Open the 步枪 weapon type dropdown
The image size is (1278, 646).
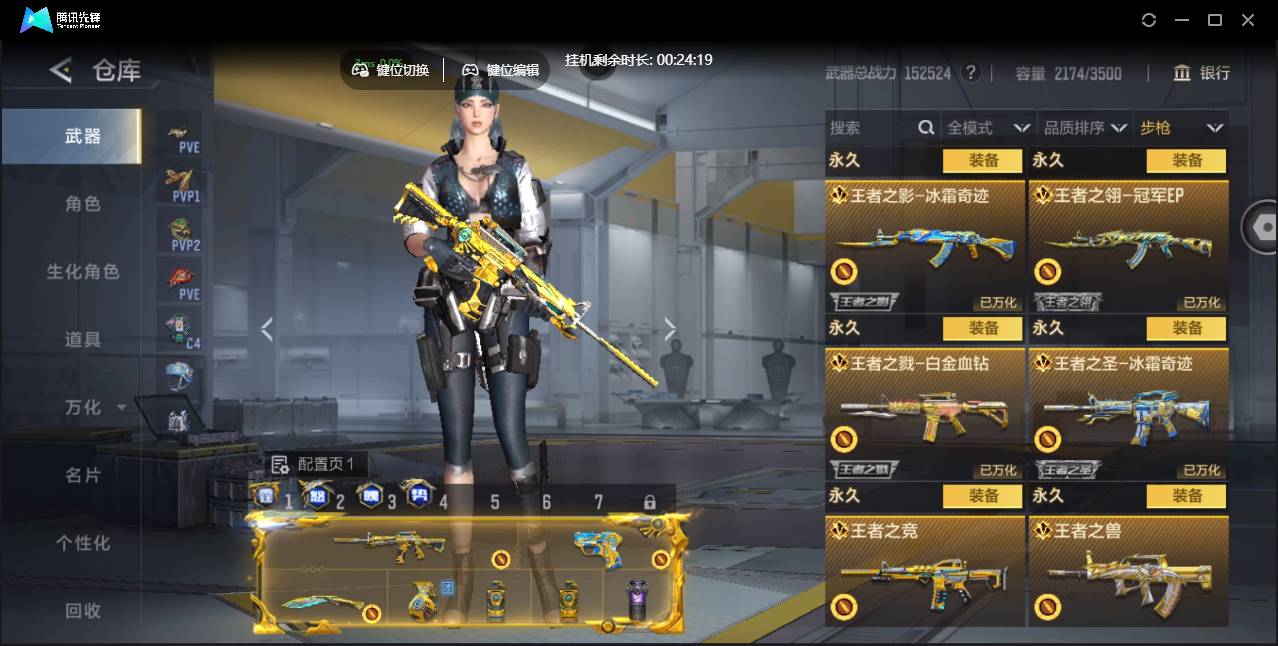[x=1181, y=128]
